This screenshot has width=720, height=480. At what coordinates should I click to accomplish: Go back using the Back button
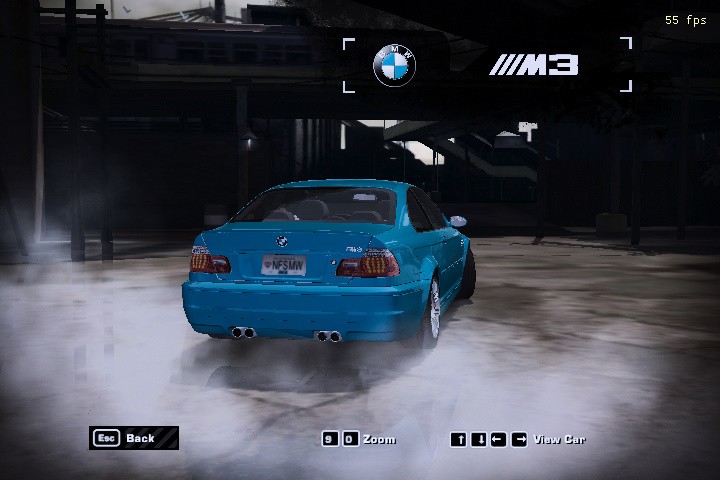point(133,438)
